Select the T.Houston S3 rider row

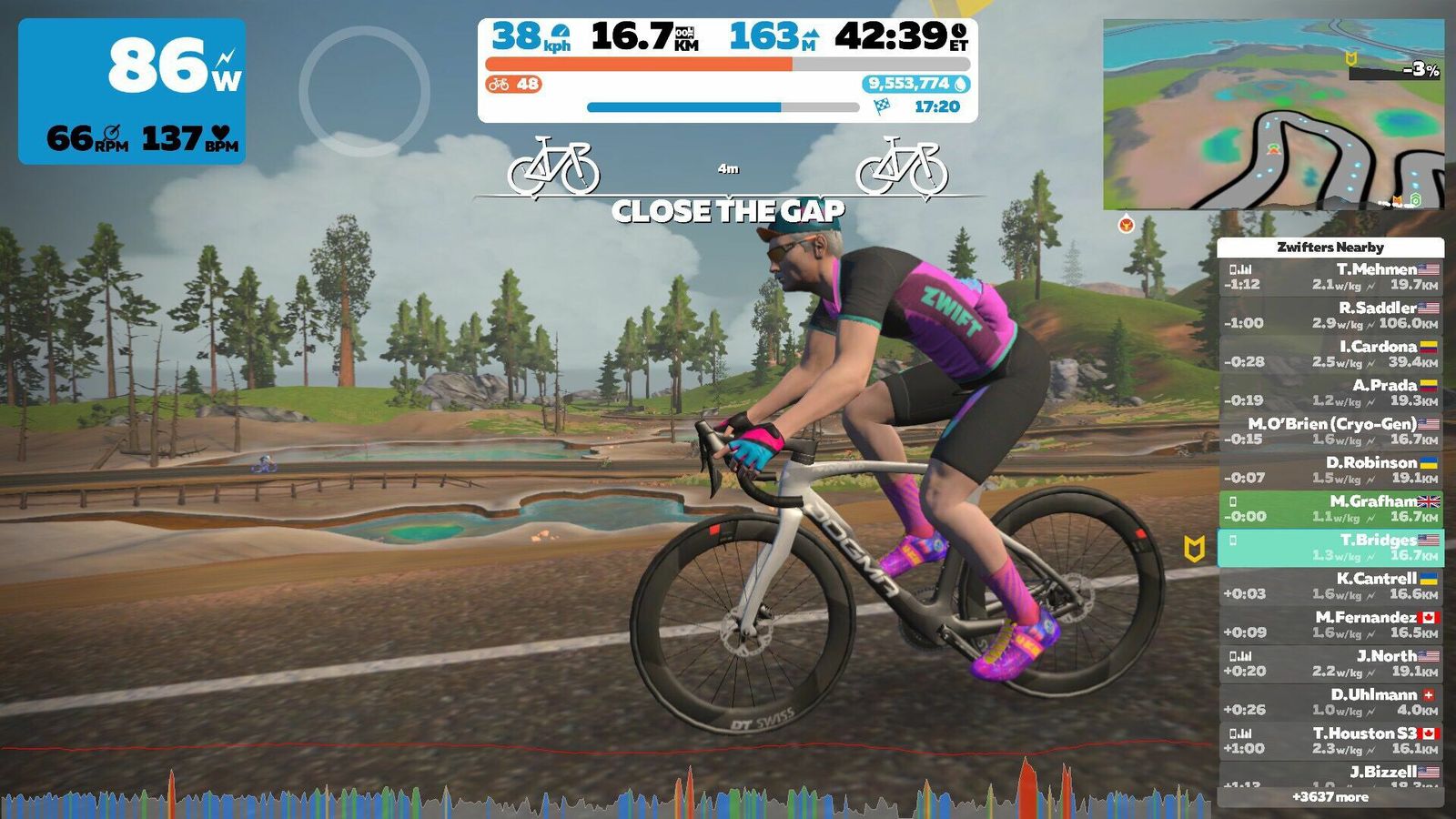pos(1330,741)
